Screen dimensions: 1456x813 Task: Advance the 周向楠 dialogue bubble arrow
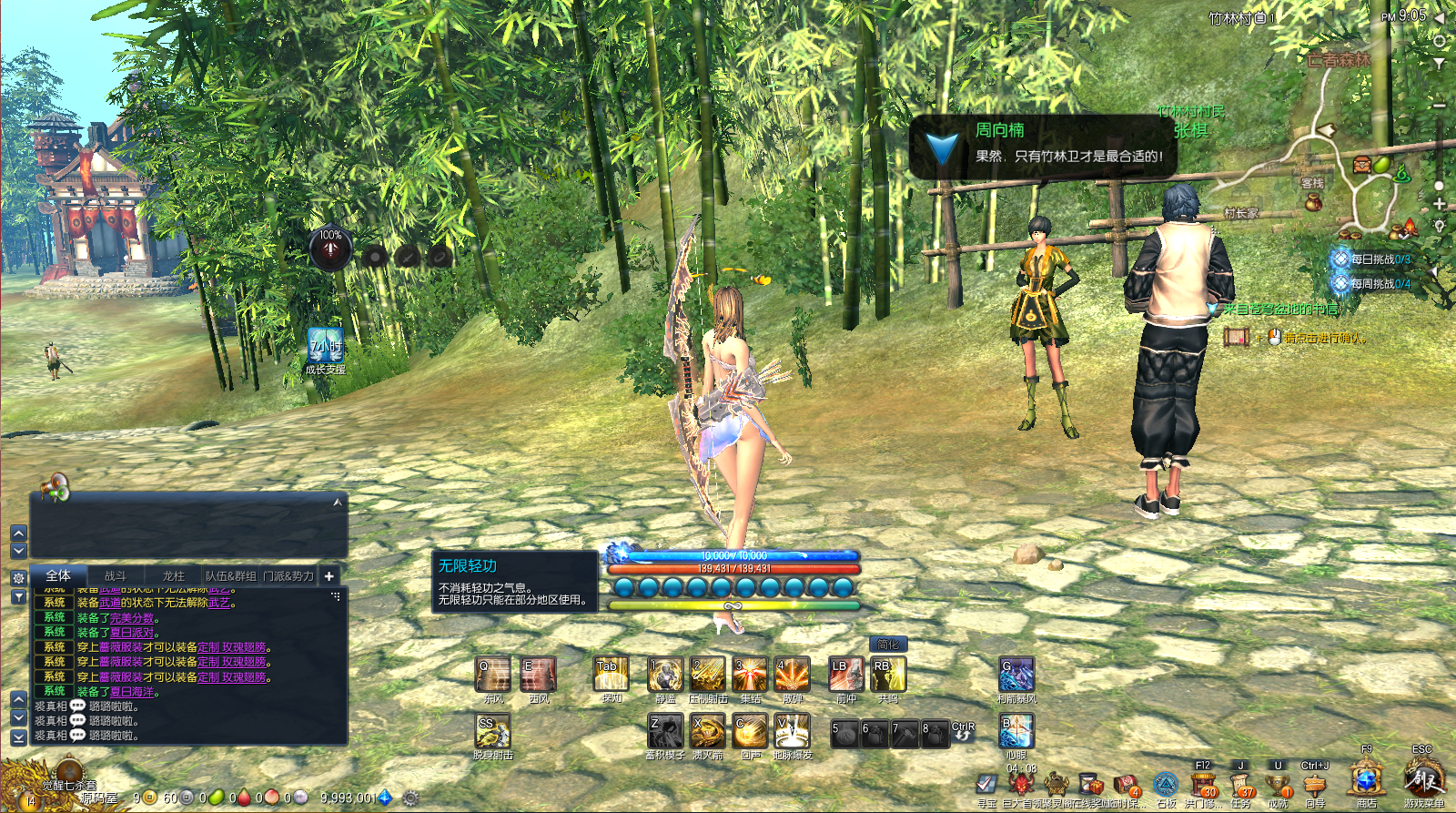(942, 147)
